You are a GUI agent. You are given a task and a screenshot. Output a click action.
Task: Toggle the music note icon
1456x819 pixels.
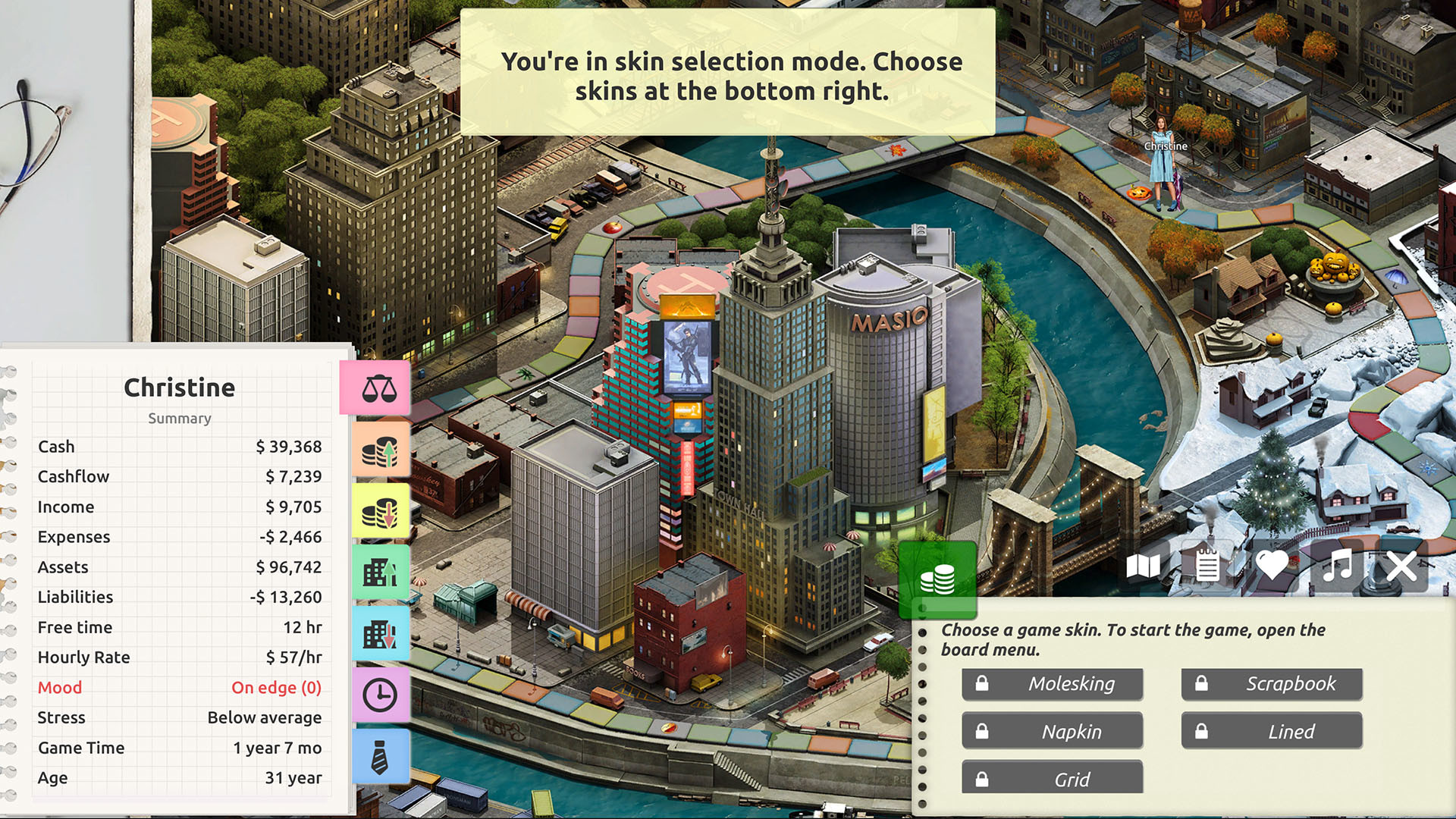(1338, 565)
